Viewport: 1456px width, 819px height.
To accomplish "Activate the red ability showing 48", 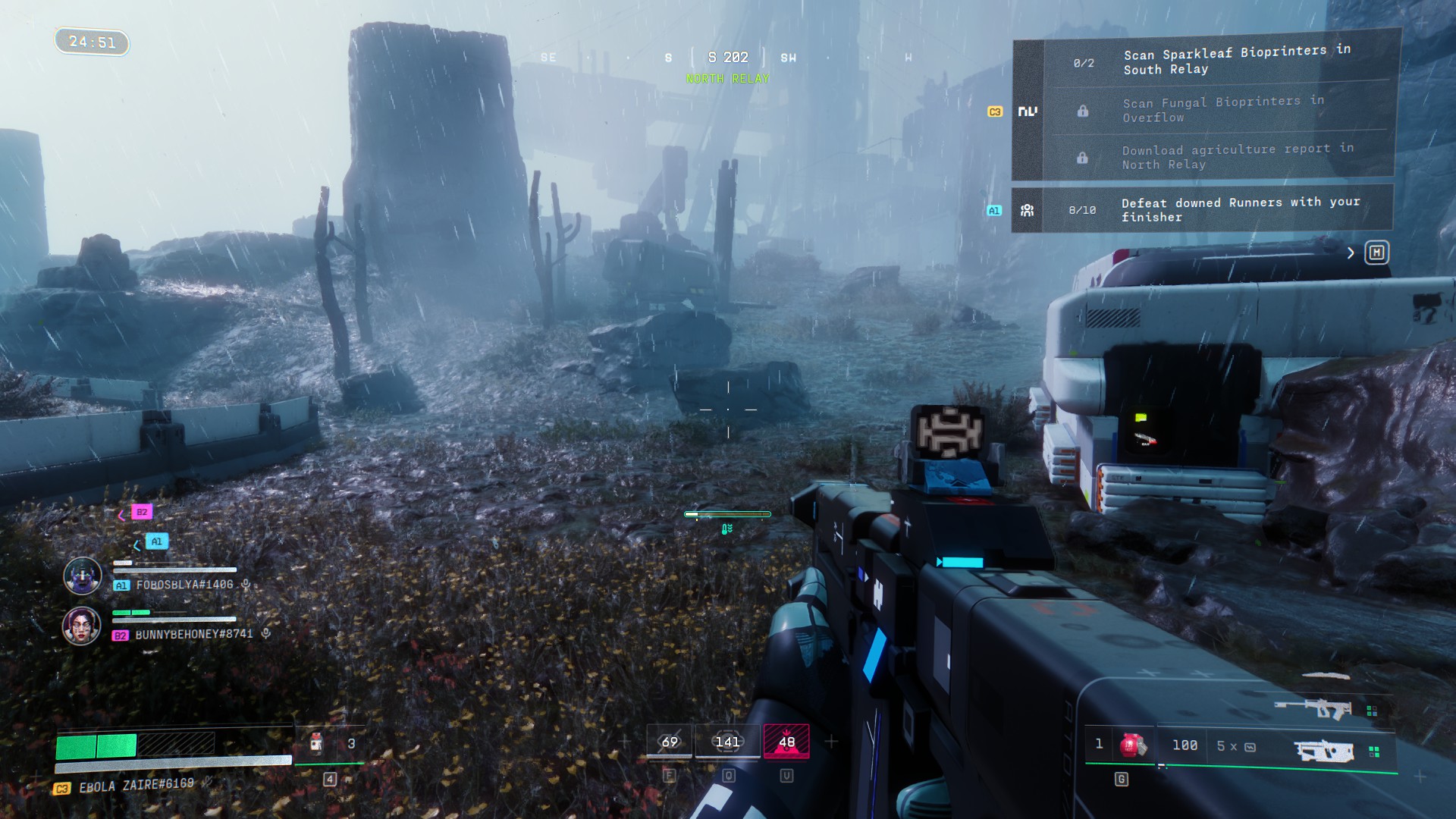I will click(786, 742).
